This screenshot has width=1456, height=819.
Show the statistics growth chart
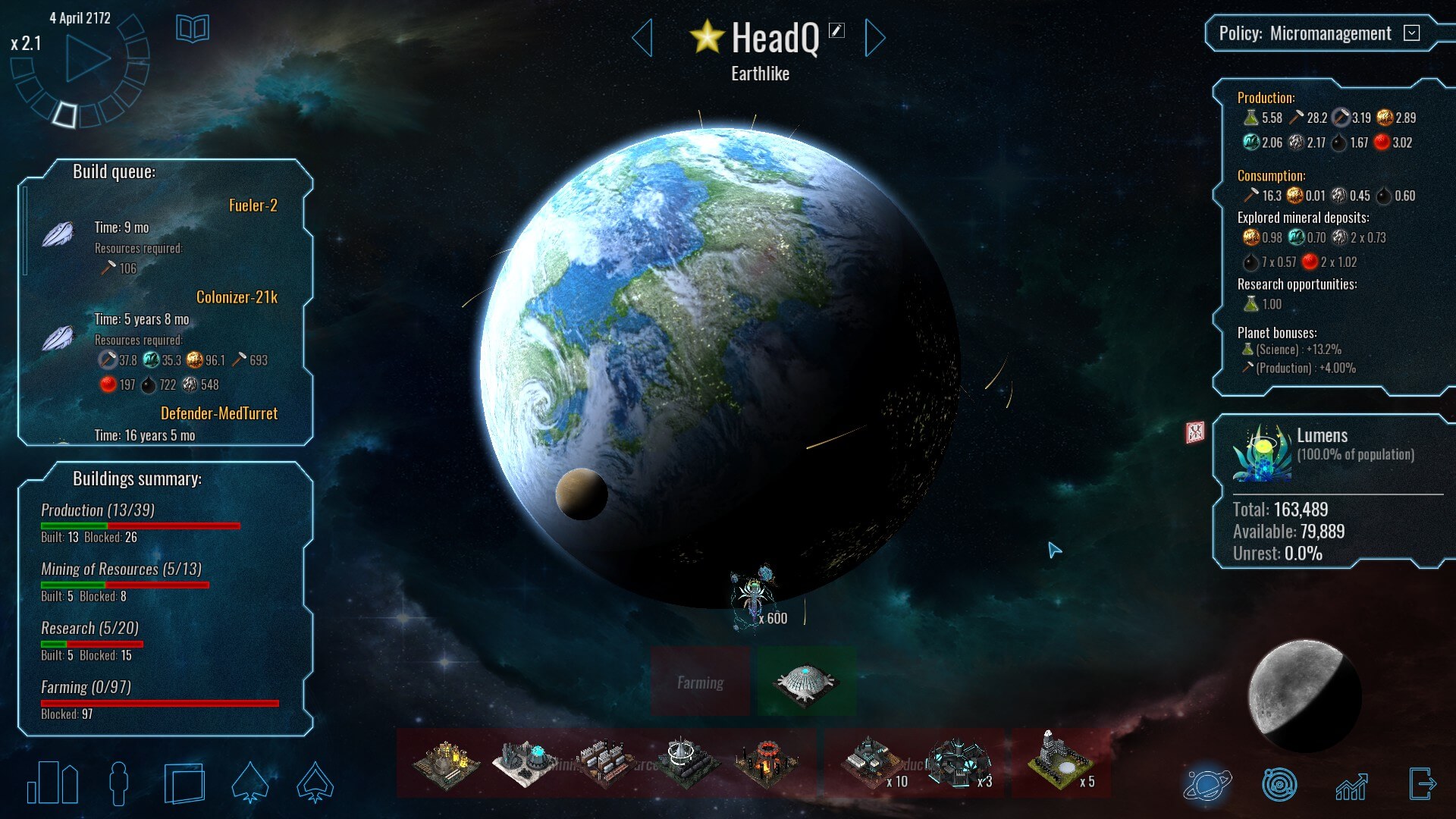[1351, 786]
